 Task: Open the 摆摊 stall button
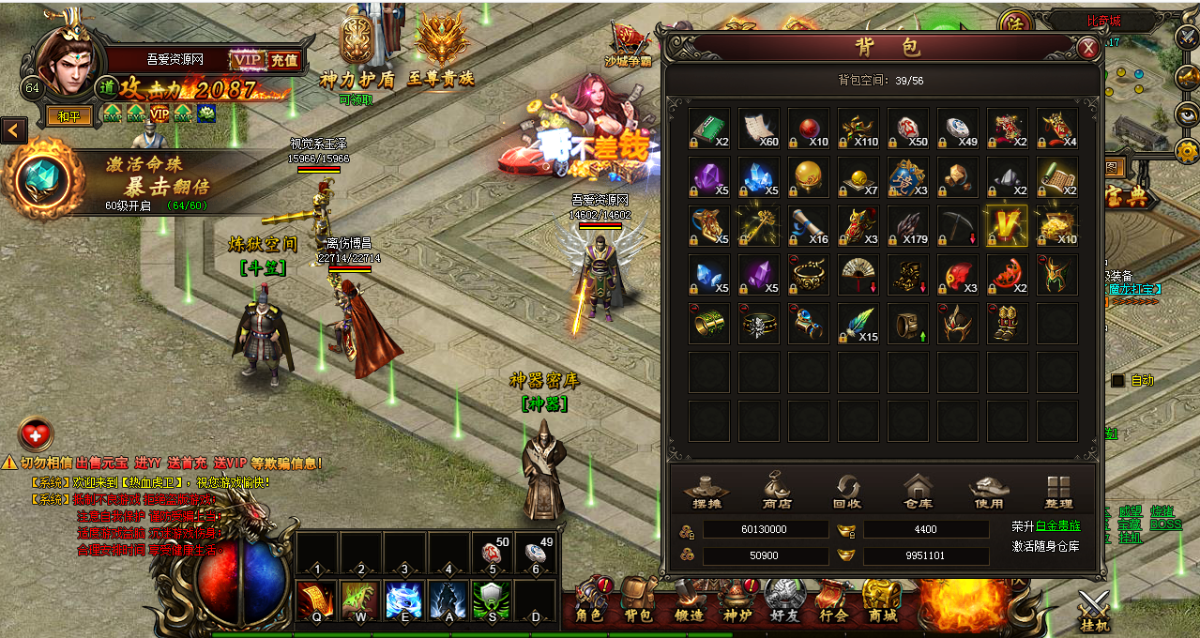point(706,491)
